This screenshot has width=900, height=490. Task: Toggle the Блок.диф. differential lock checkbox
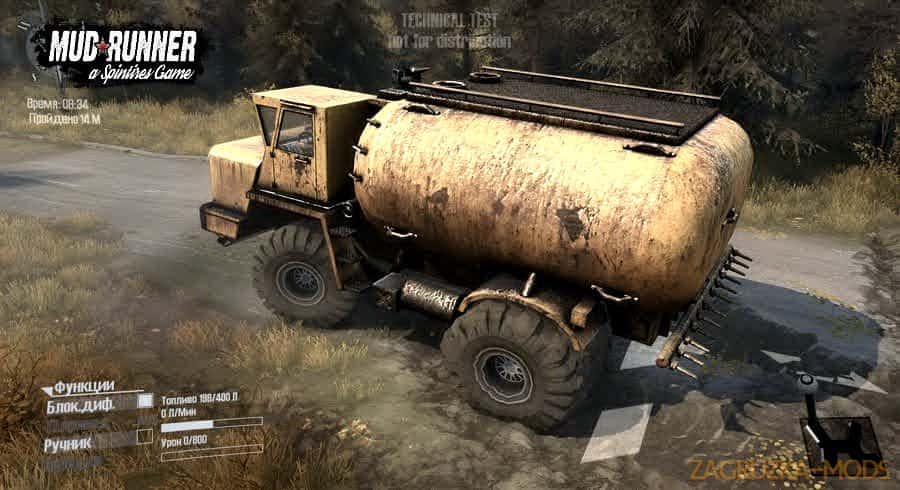pyautogui.click(x=144, y=402)
